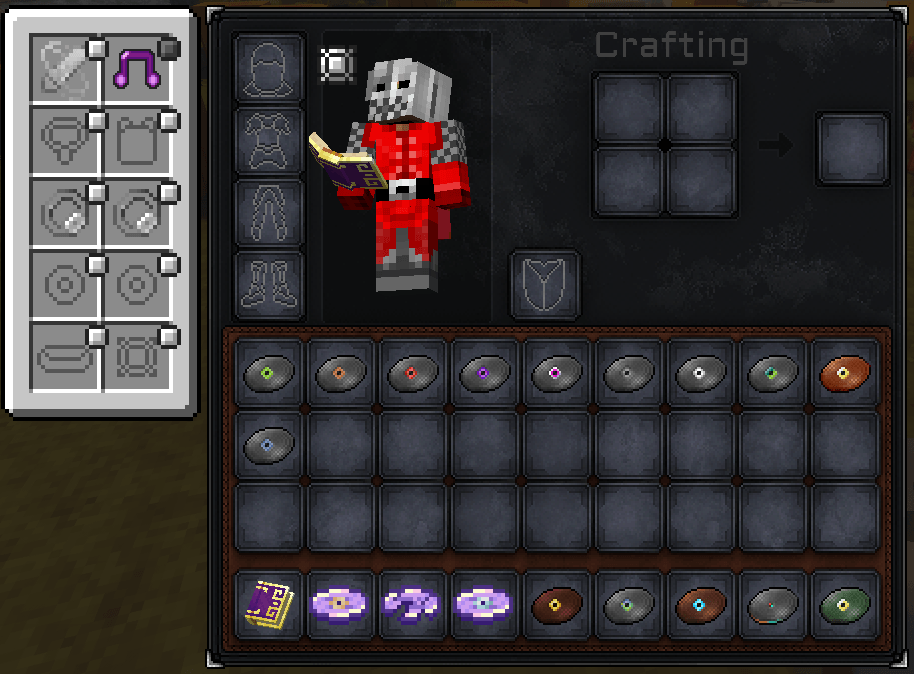Select the green-centered music disc

[270, 373]
